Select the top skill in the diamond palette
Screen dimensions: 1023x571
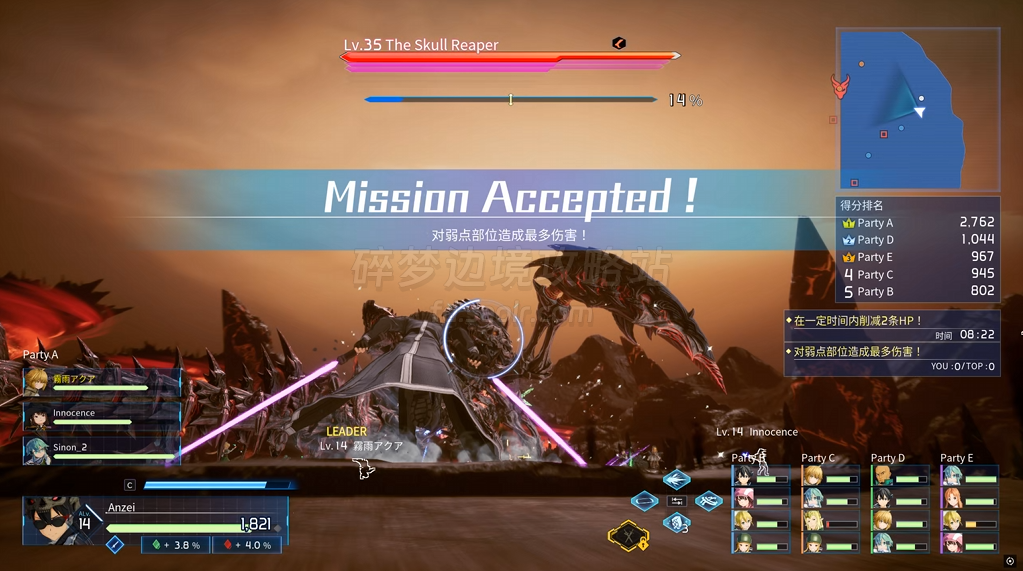point(677,479)
